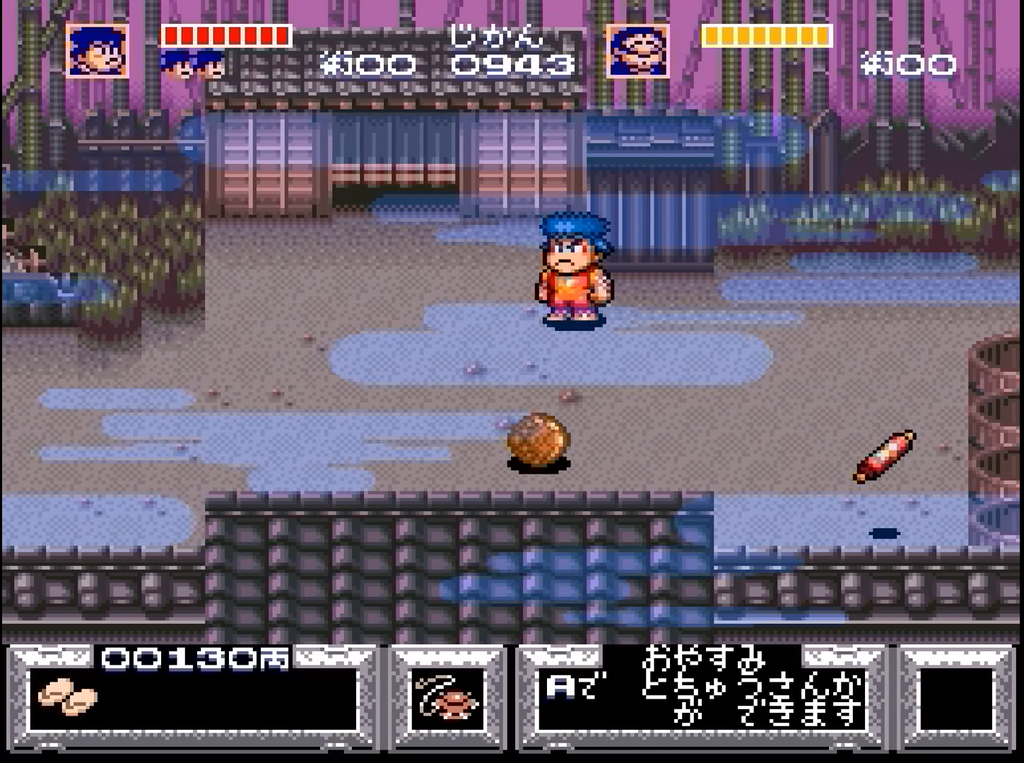
Task: Select Ebisumaru's player two portrait
Action: point(637,50)
